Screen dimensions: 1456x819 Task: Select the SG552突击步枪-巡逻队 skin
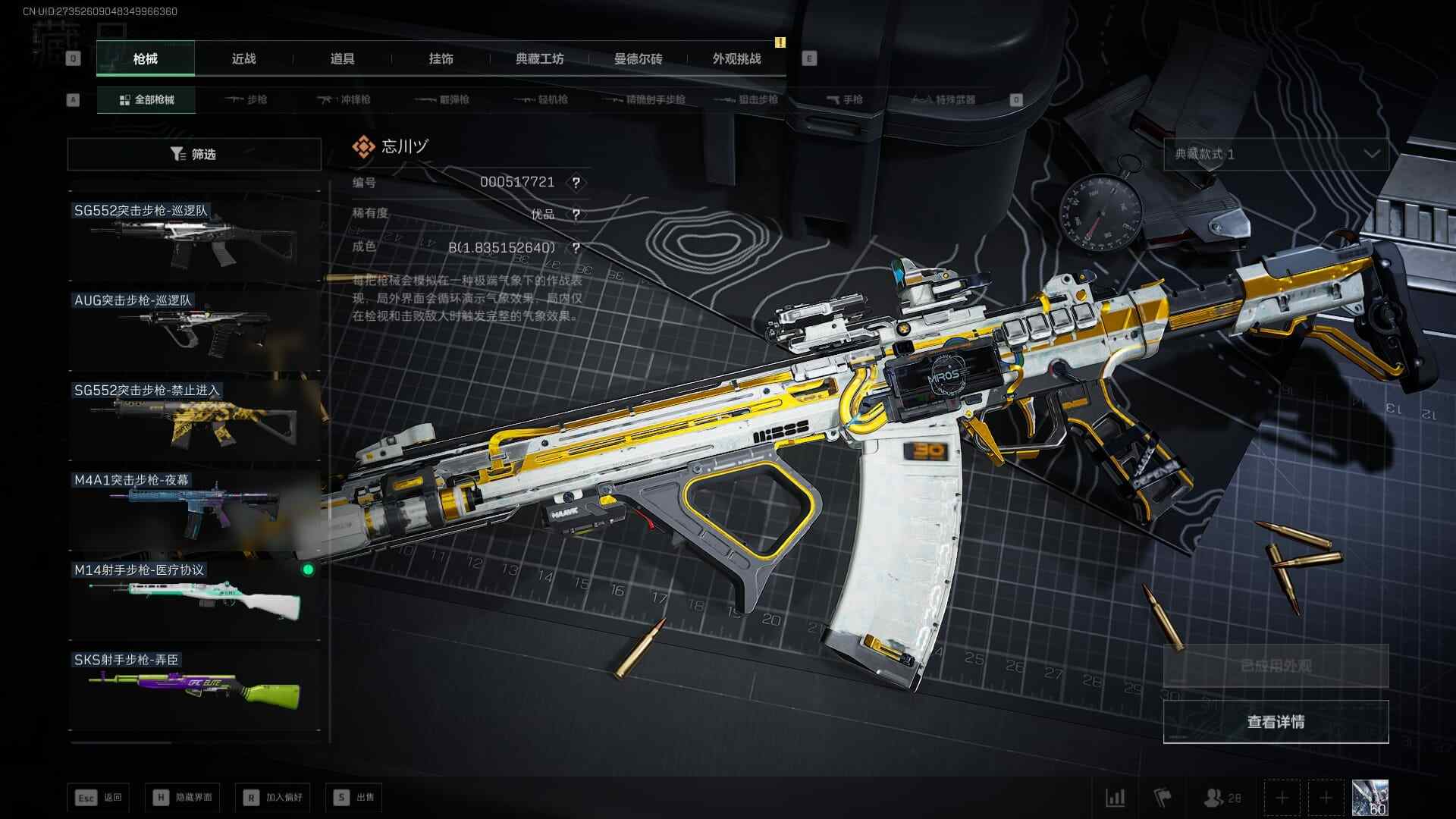click(x=194, y=237)
